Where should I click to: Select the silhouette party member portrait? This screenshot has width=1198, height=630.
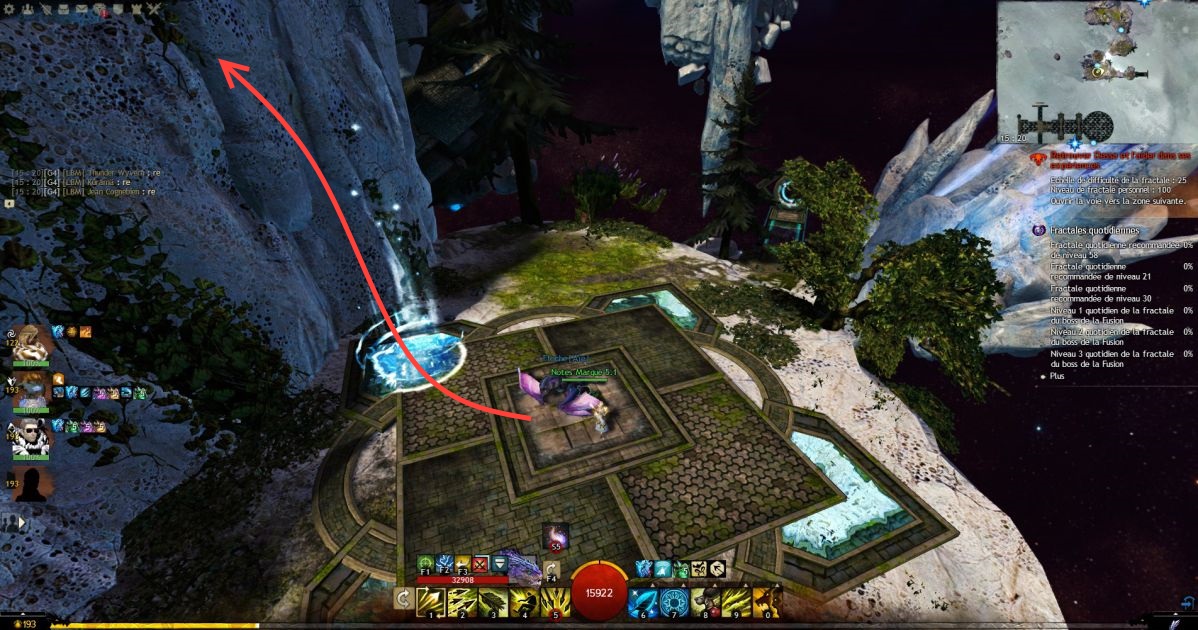(x=28, y=484)
